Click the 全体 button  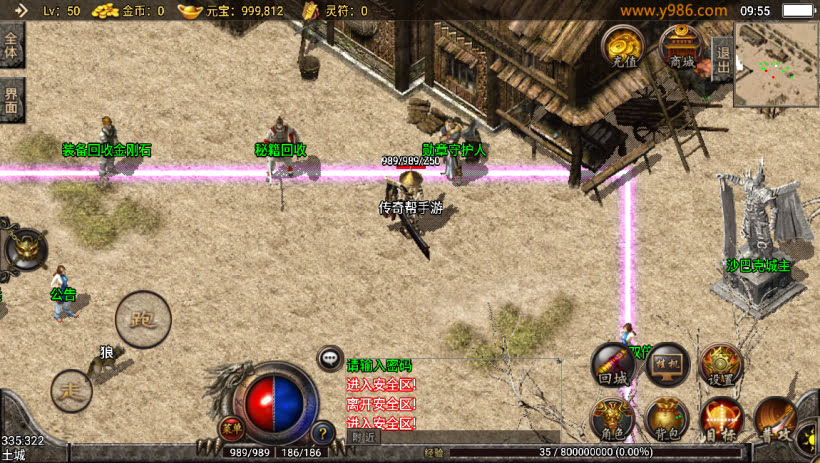(11, 46)
